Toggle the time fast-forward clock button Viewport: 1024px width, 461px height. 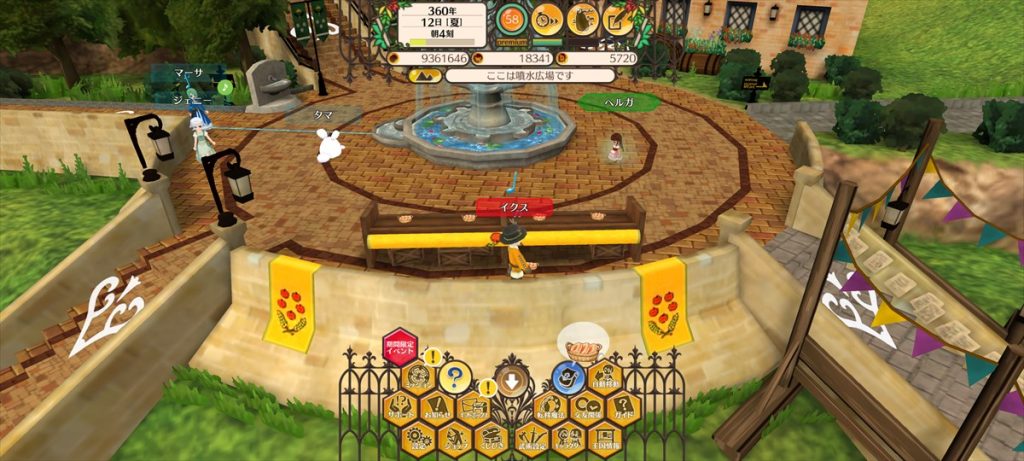(x=546, y=18)
